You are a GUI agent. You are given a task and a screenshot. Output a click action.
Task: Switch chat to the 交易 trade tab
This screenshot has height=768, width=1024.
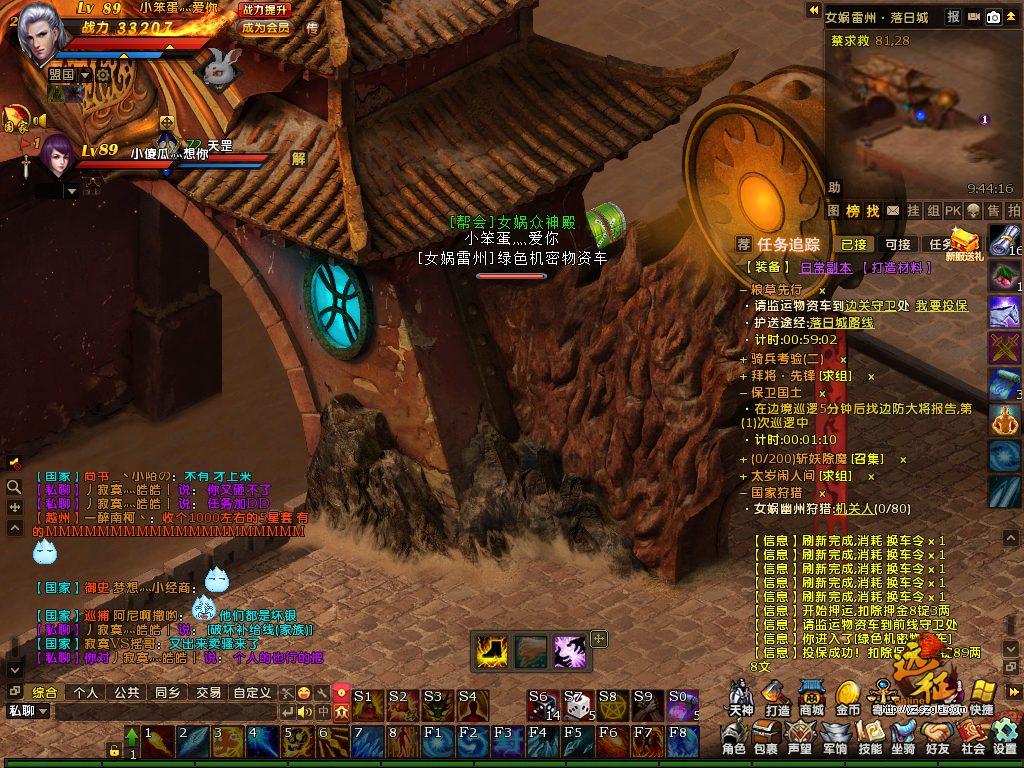(x=208, y=692)
